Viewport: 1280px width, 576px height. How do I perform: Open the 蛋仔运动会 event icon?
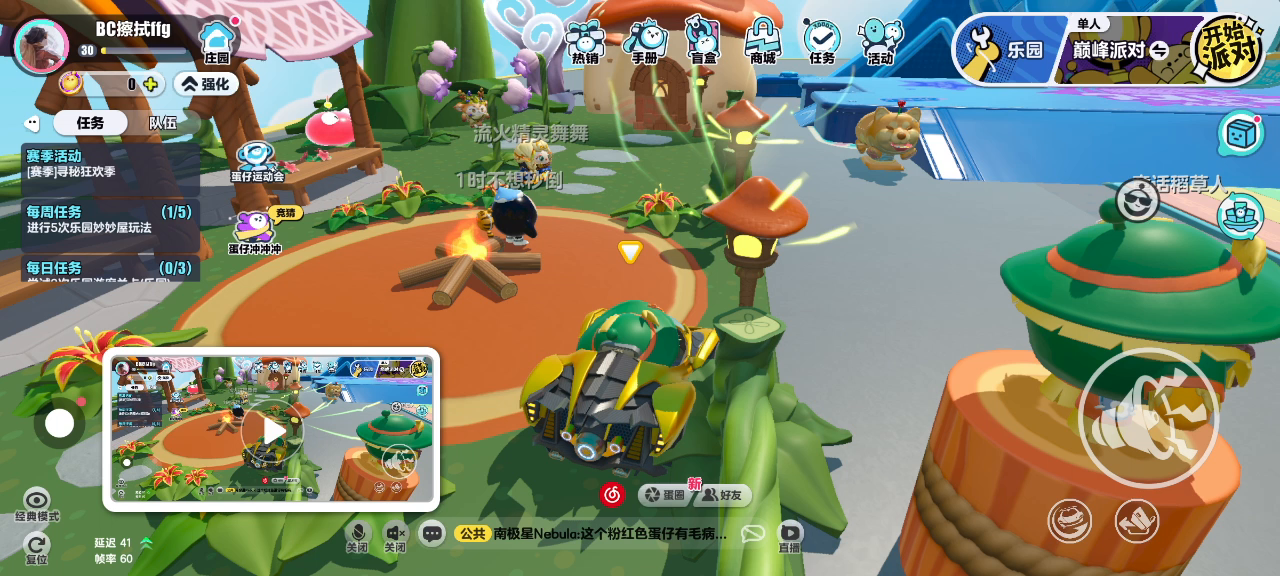(x=257, y=162)
